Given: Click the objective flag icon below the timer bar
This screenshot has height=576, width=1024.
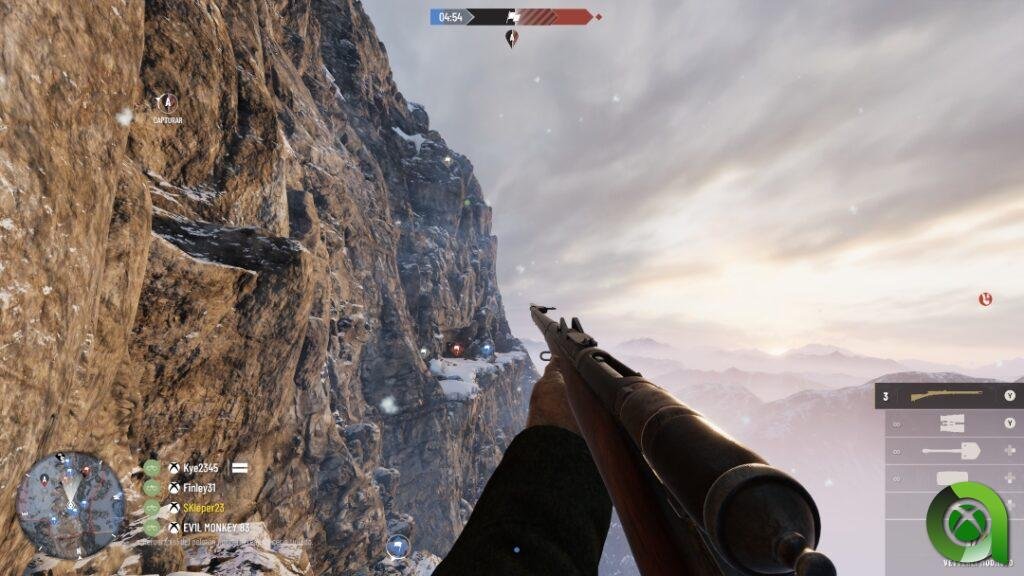Looking at the screenshot, I should (x=512, y=38).
